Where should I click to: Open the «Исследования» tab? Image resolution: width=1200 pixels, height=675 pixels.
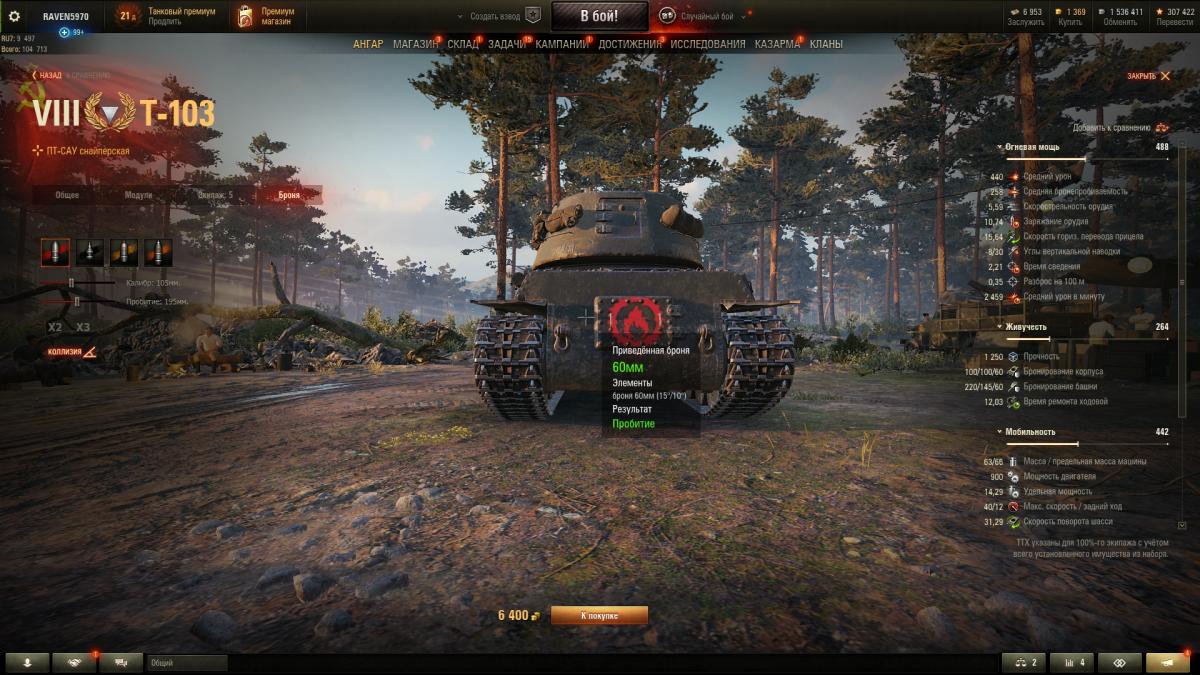pos(707,44)
